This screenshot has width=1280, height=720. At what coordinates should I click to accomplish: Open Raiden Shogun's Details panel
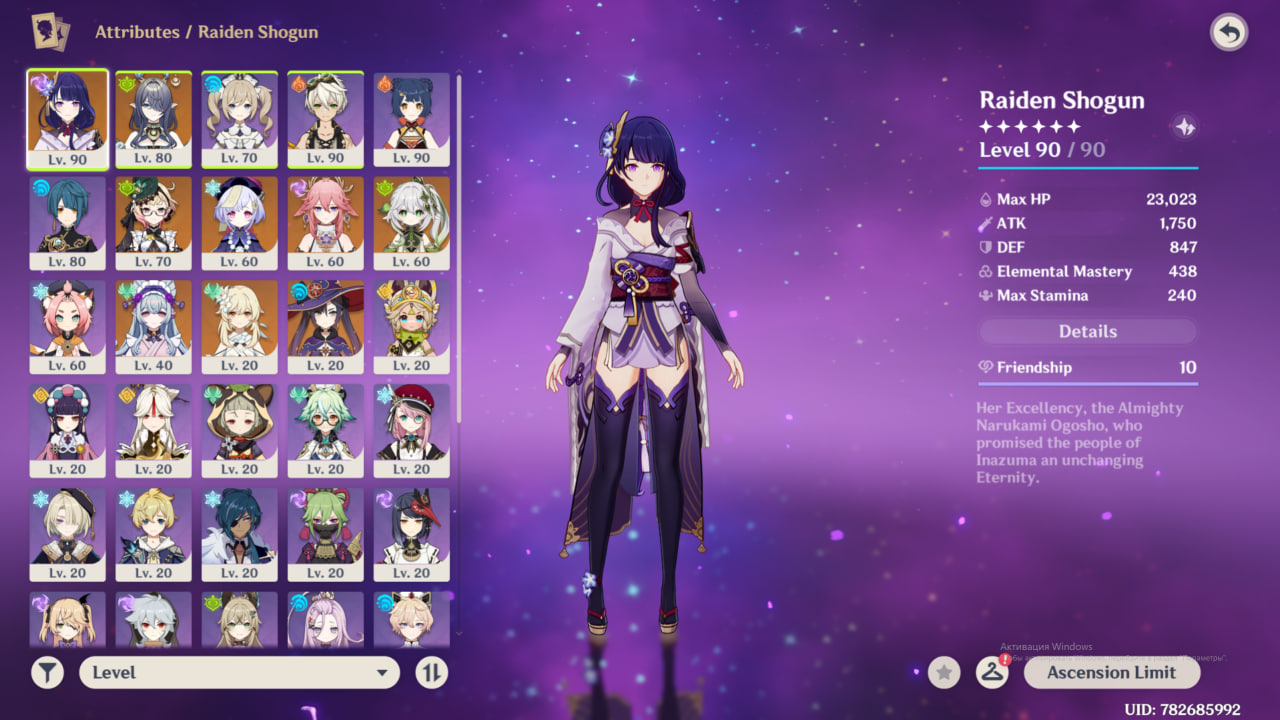1087,331
